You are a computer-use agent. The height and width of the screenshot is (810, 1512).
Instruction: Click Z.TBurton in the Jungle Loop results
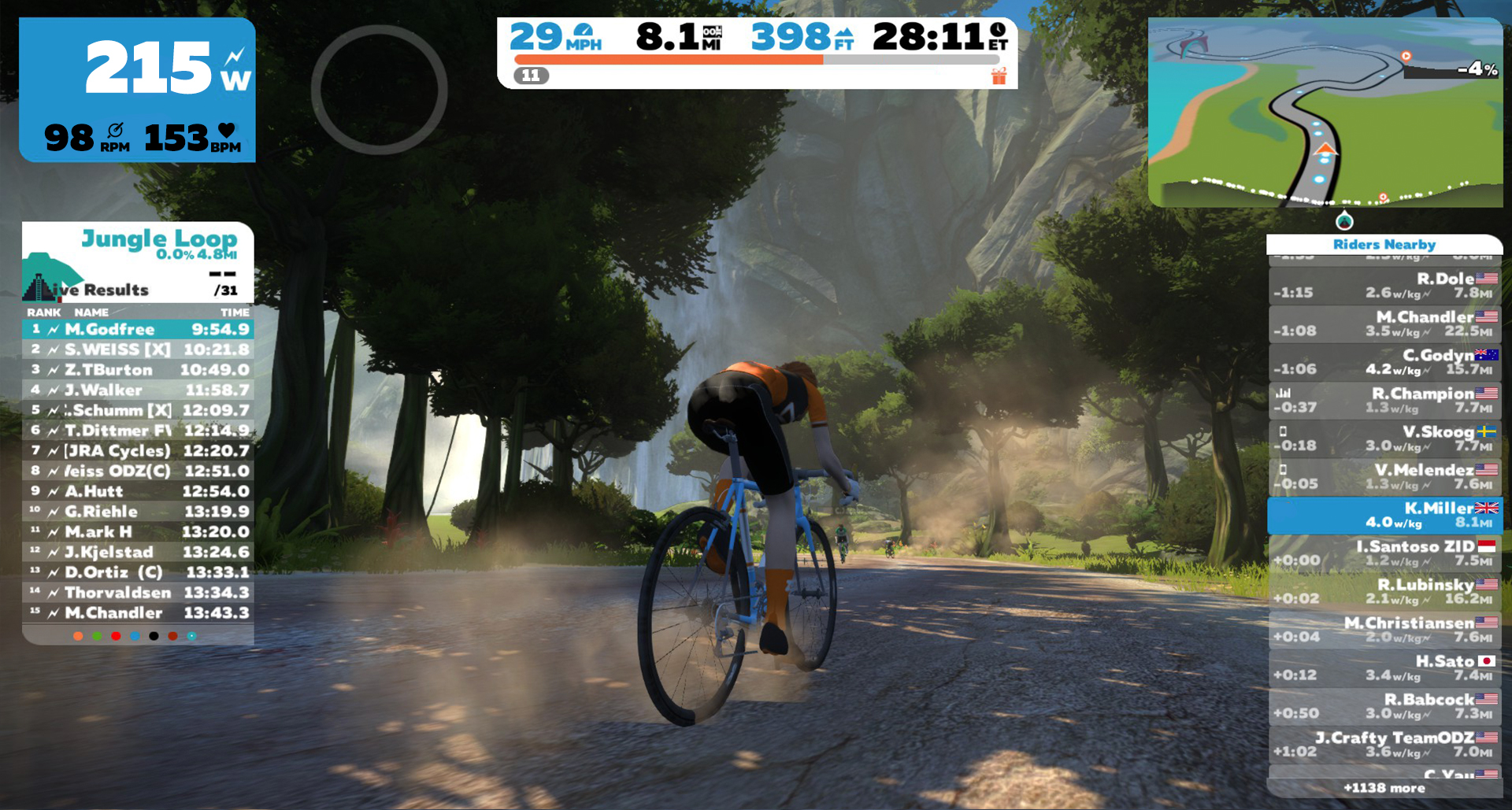[x=138, y=370]
